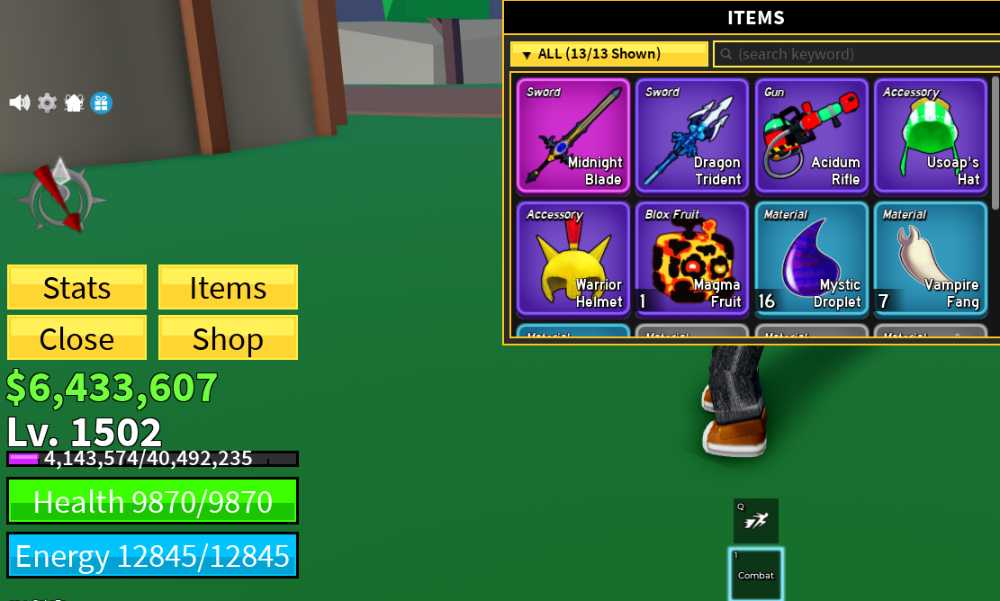The width and height of the screenshot is (1000, 601).
Task: Select the Mystic Droplet material
Action: pyautogui.click(x=811, y=258)
